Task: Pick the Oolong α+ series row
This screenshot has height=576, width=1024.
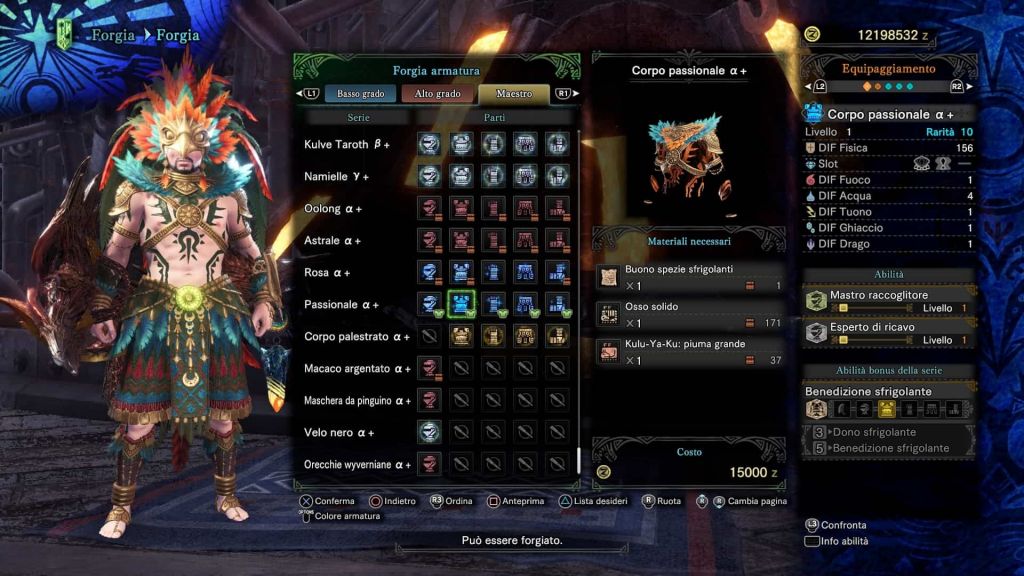Action: 333,209
